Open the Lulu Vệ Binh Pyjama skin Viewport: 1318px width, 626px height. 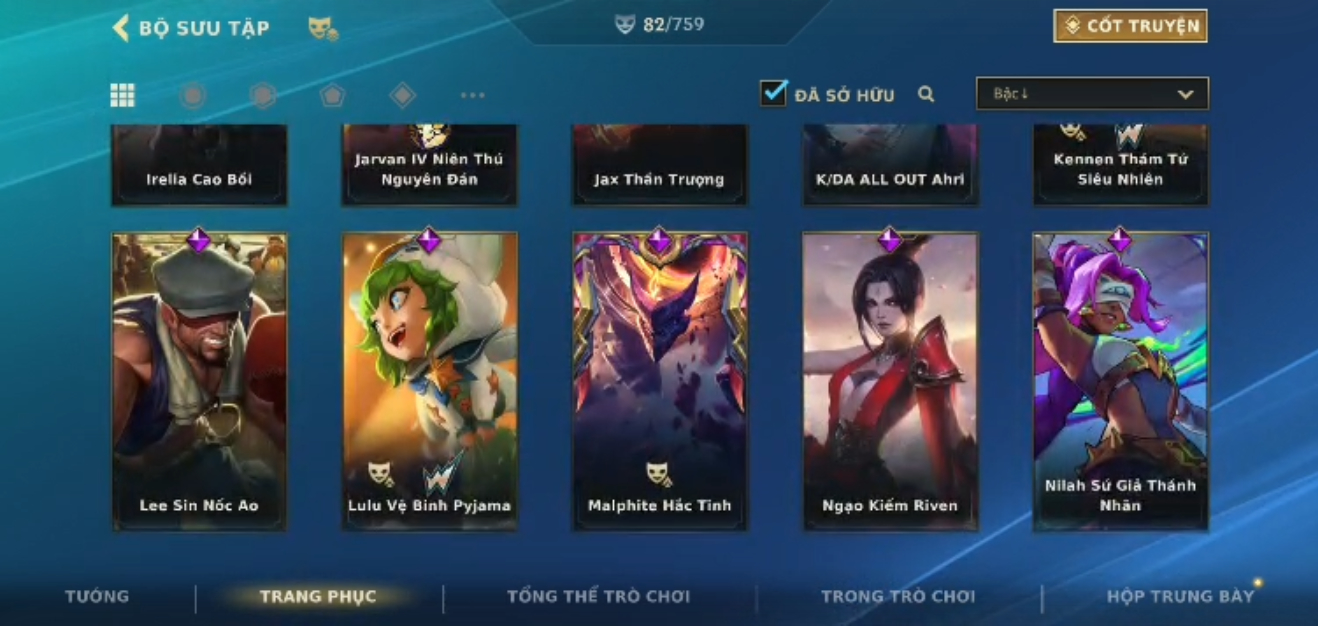429,380
